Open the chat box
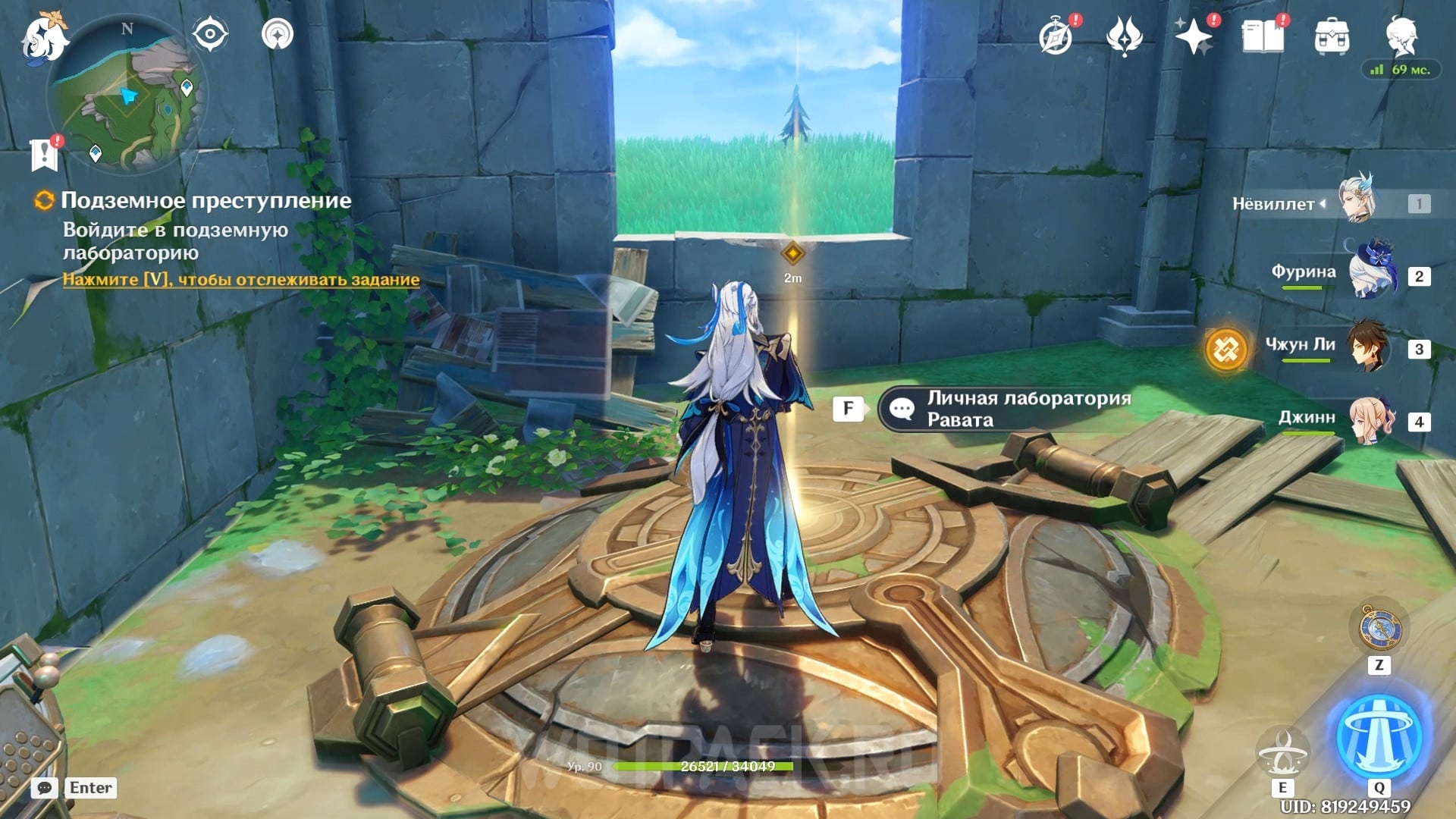 [x=45, y=788]
